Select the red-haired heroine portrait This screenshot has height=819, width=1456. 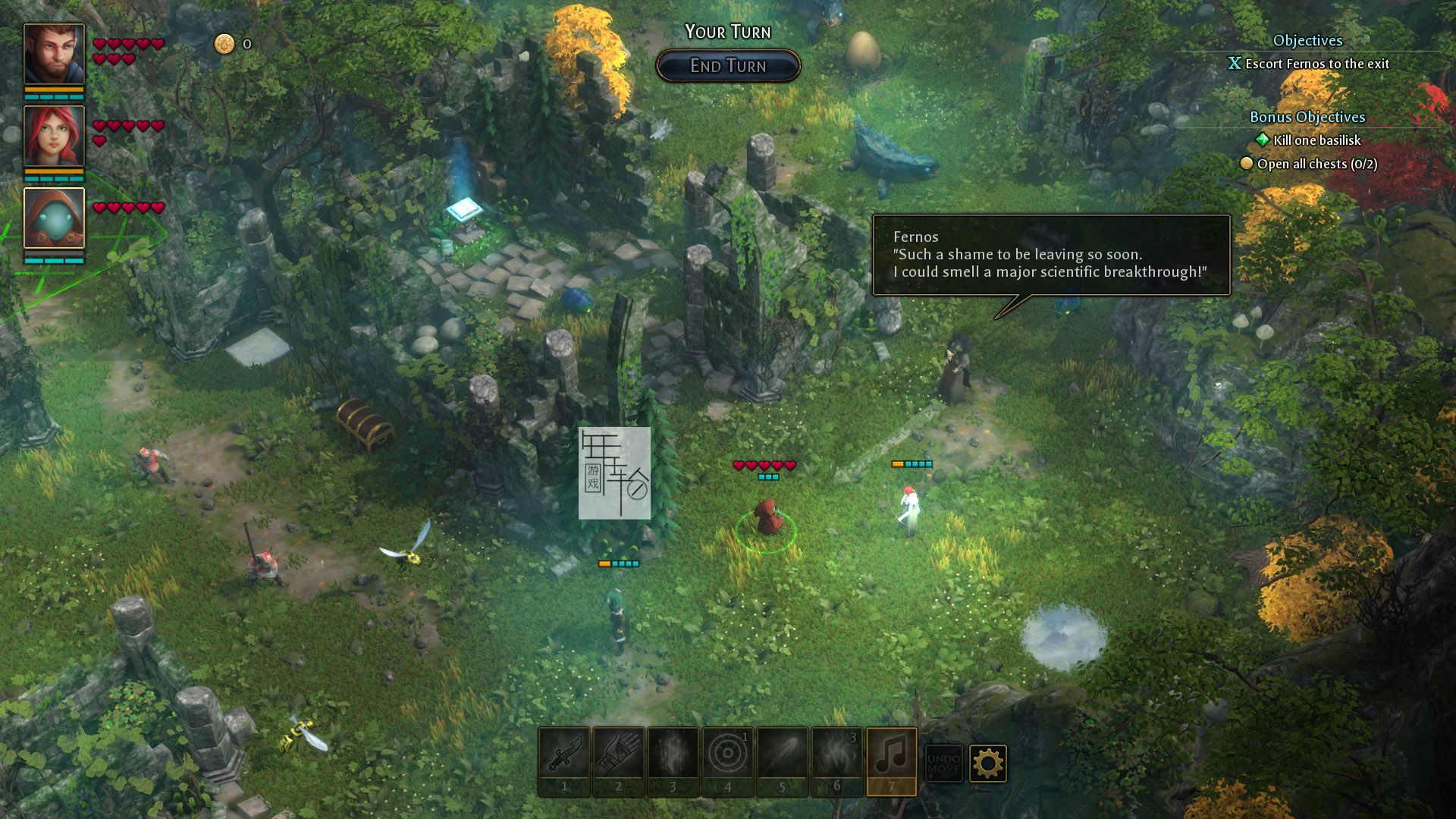[x=54, y=136]
